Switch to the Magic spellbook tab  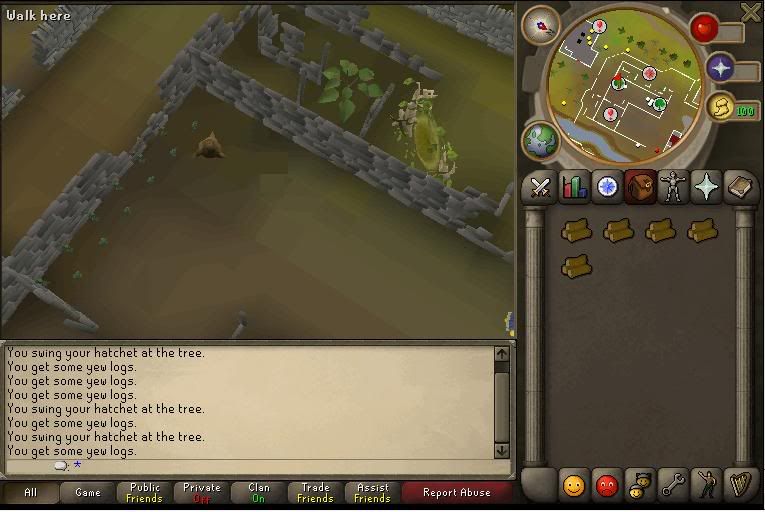point(740,187)
